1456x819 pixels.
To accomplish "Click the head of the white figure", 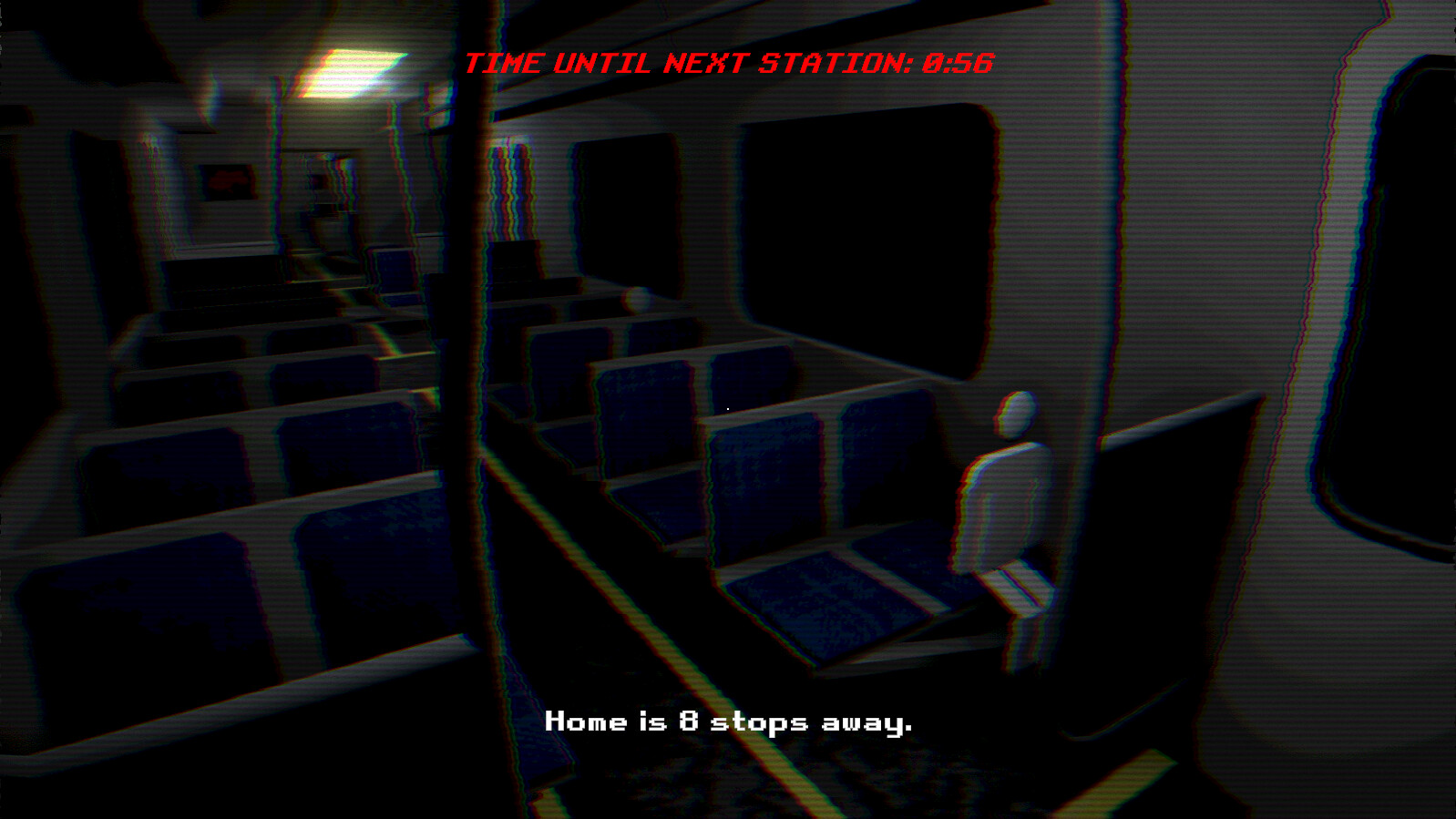I will click(1013, 416).
